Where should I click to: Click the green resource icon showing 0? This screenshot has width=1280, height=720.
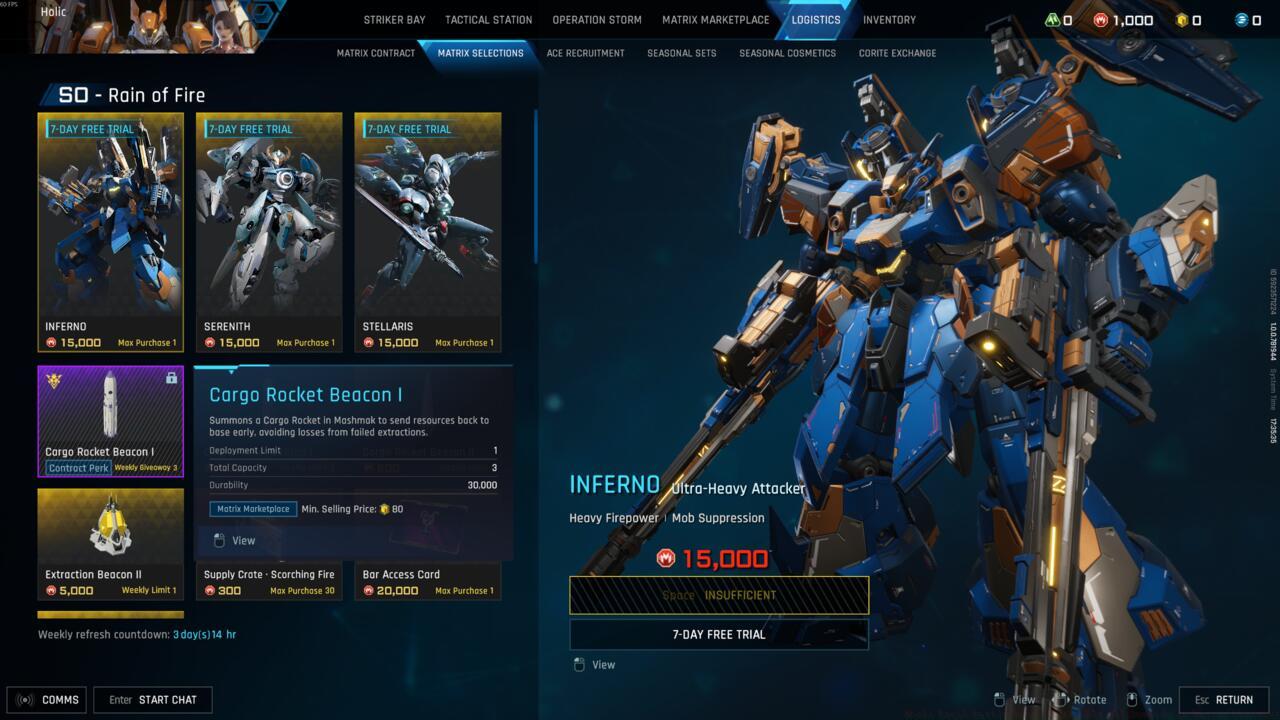coord(1052,20)
